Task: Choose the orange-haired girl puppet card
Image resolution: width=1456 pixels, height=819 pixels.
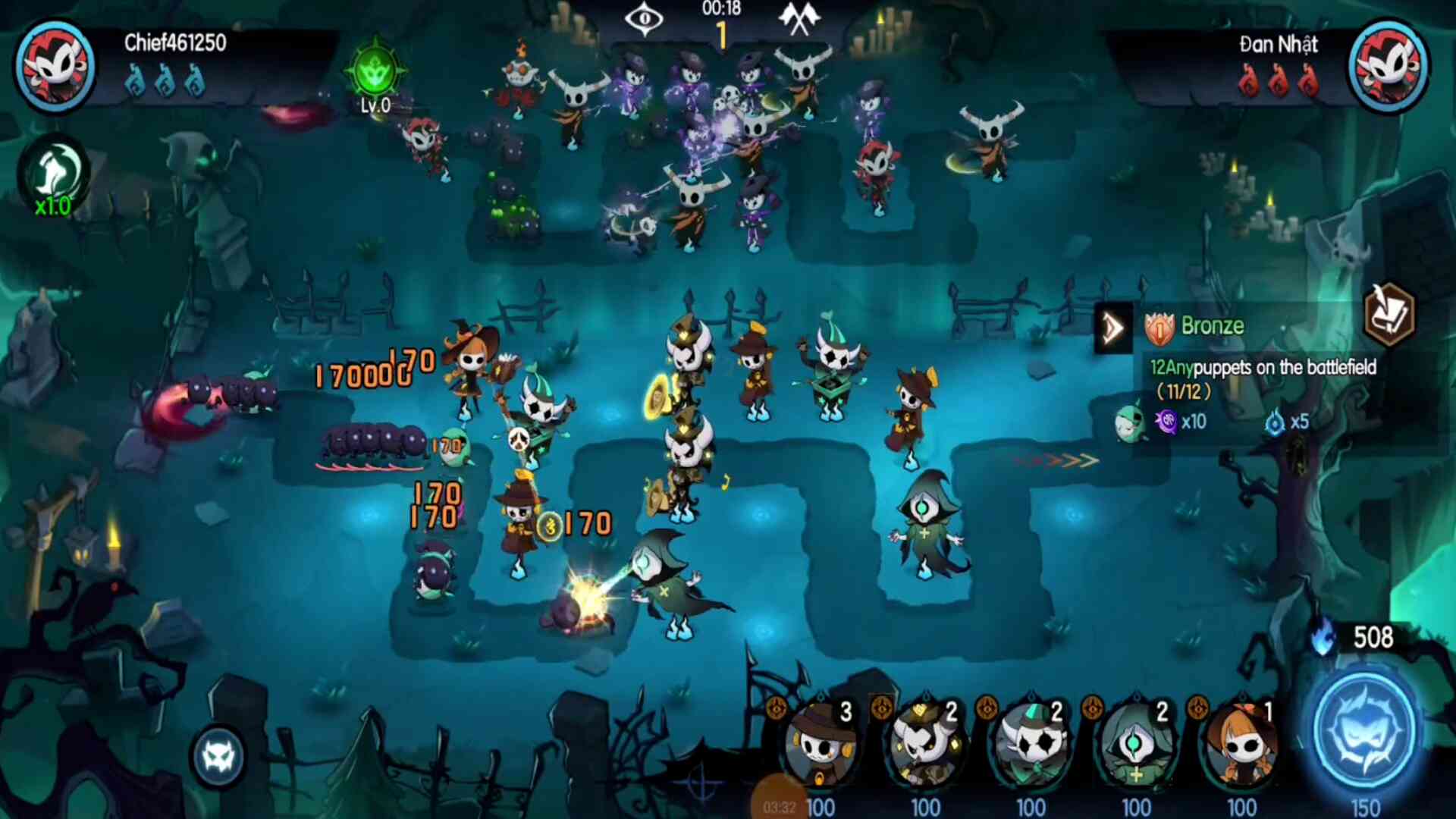Action: [x=1241, y=745]
